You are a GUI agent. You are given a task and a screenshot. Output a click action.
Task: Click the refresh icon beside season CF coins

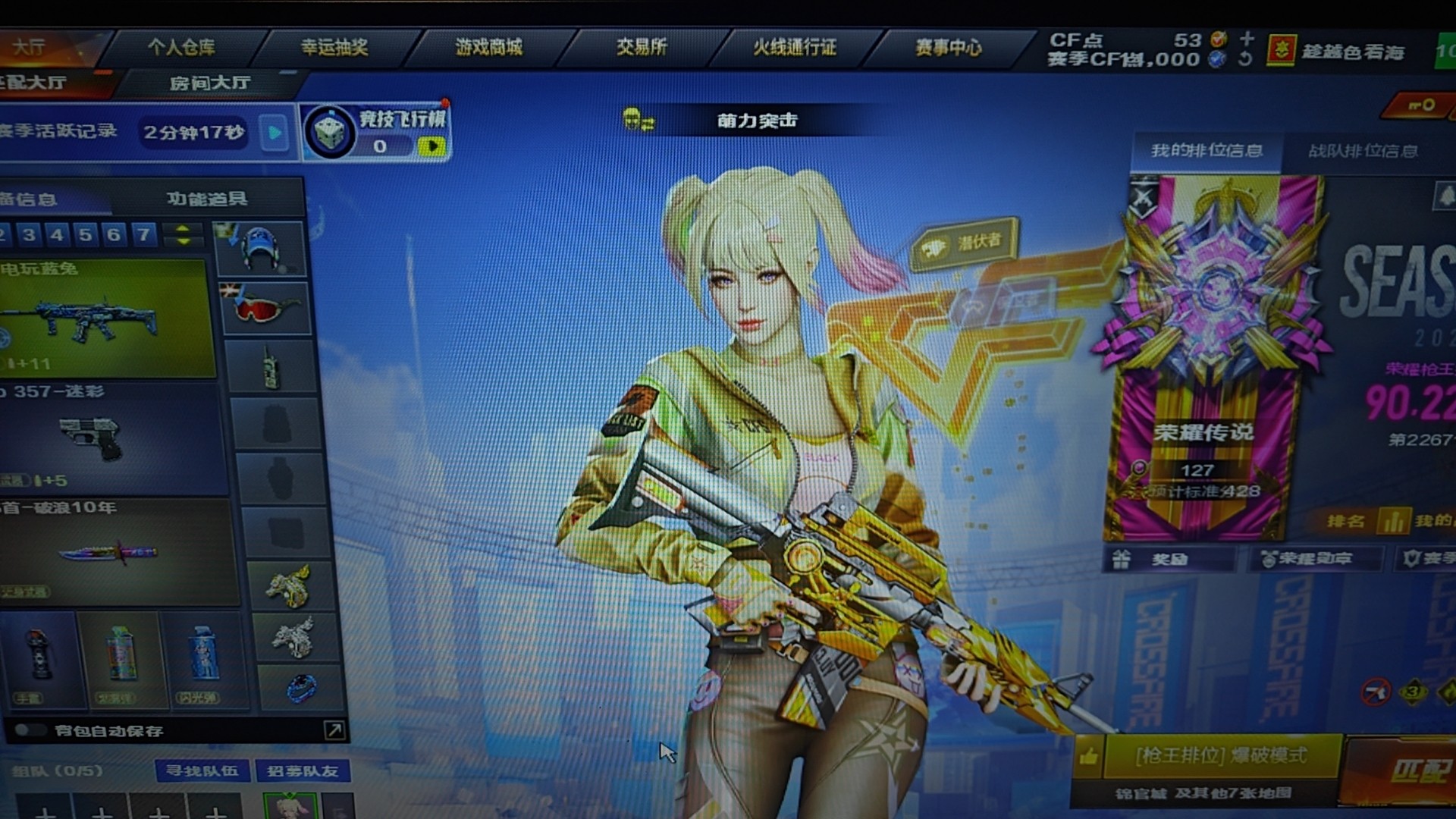1246,58
